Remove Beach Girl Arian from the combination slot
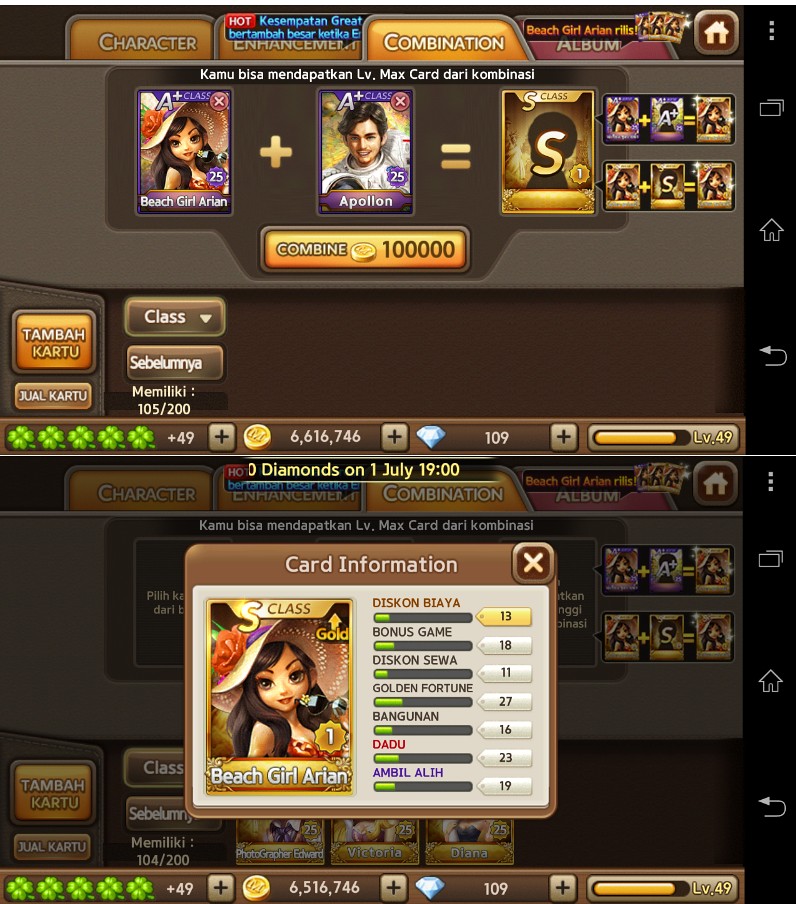The width and height of the screenshot is (796, 904). (219, 101)
